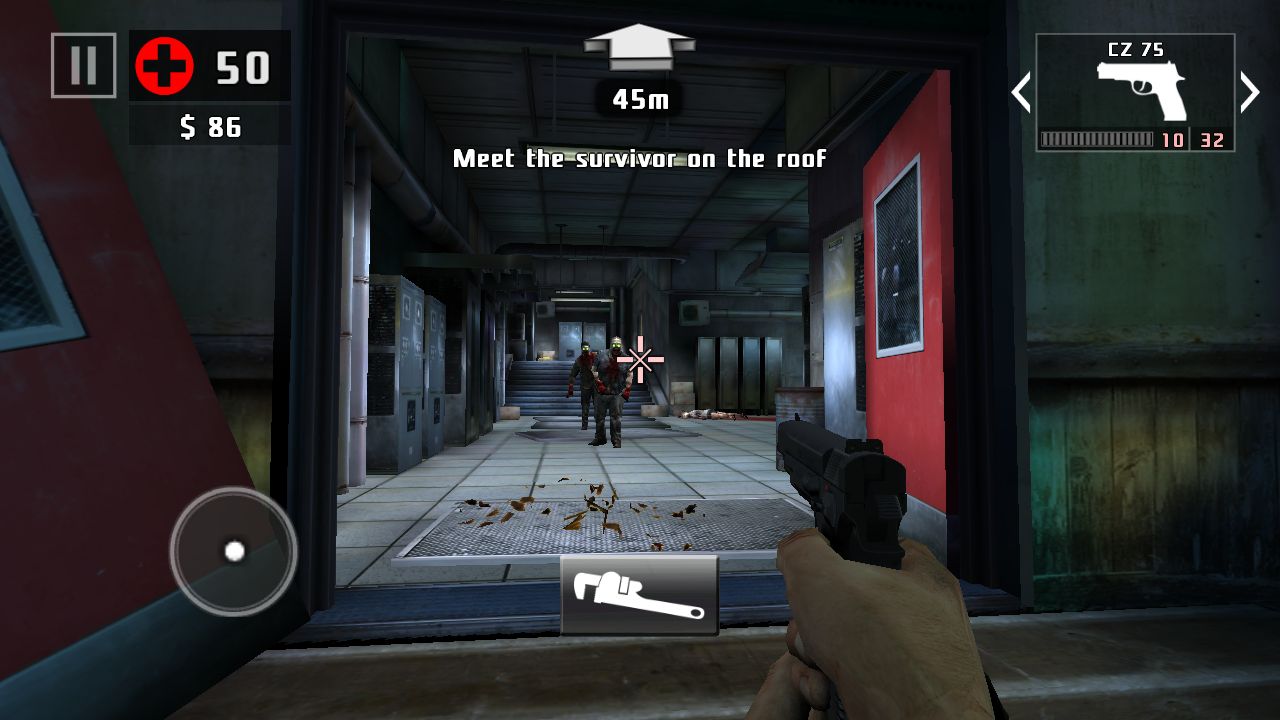Touch the virtual movement joystick
This screenshot has width=1280, height=720.
(234, 551)
